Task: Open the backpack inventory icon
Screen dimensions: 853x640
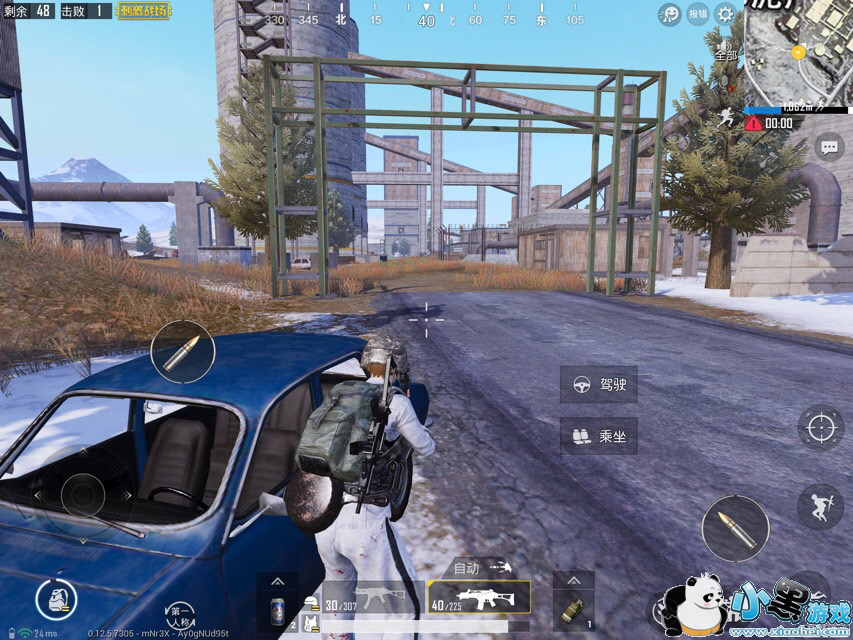Action: pyautogui.click(x=56, y=599)
